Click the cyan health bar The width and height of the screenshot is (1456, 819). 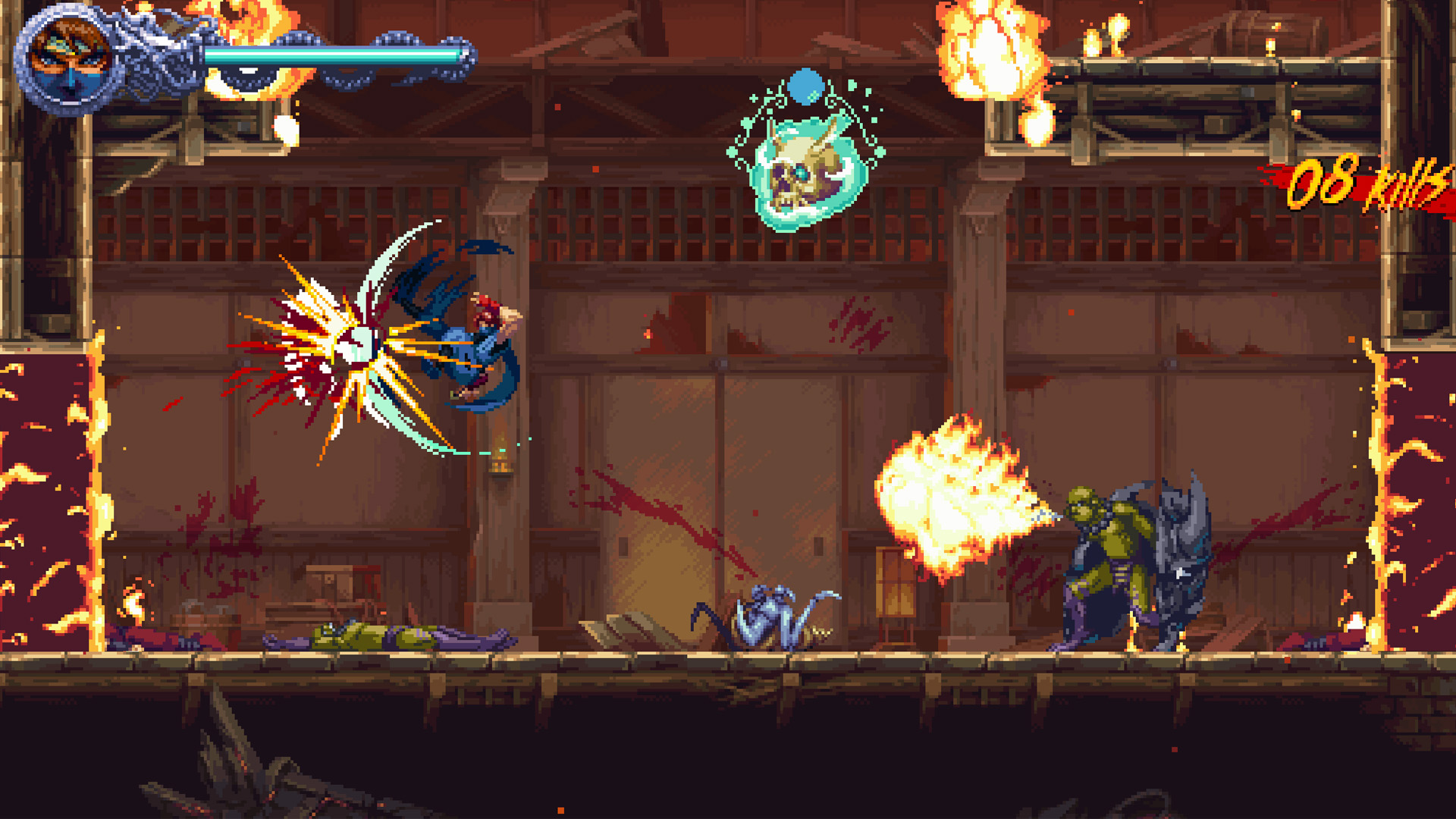coord(334,53)
